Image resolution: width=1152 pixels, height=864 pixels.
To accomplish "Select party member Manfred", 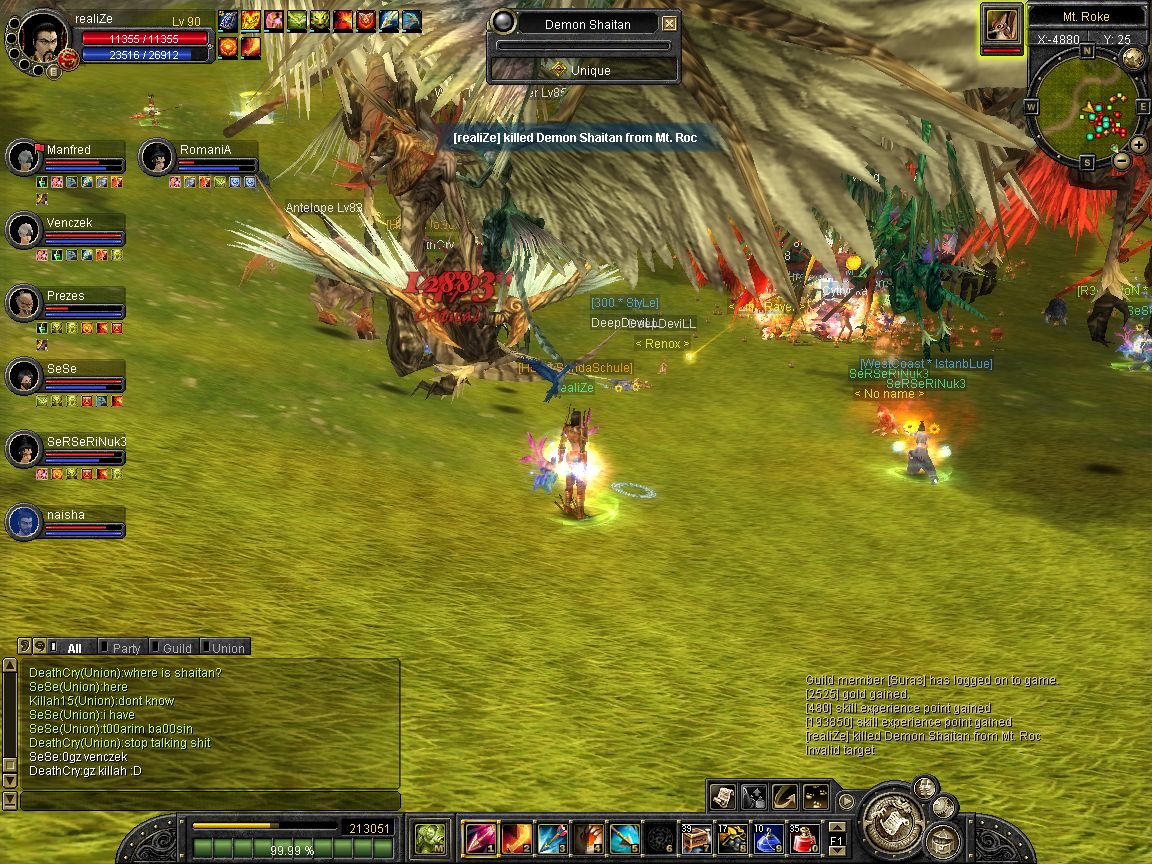I will point(68,150).
